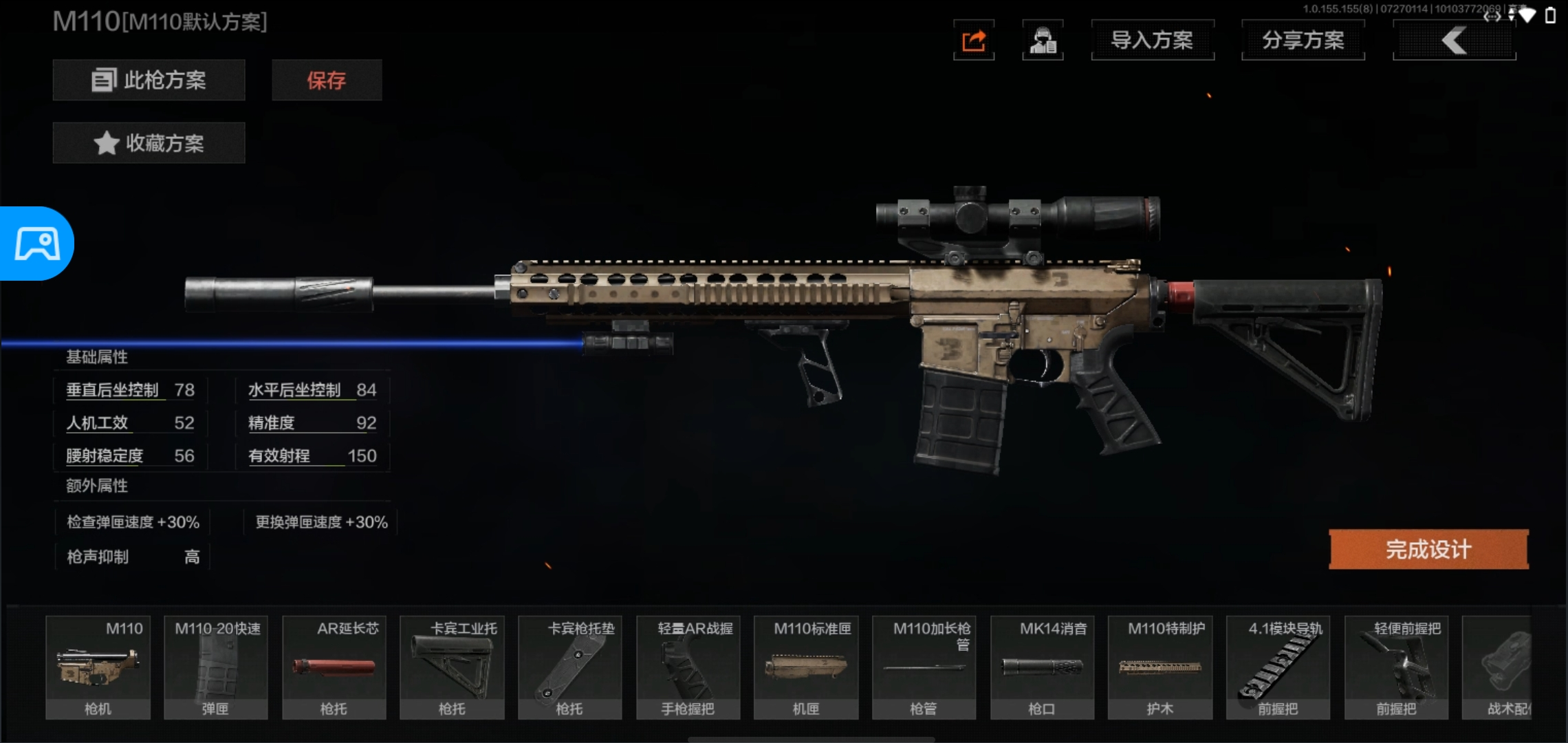This screenshot has width=1568, height=743.
Task: Tap the blue gamepad overlay button
Action: tap(37, 244)
